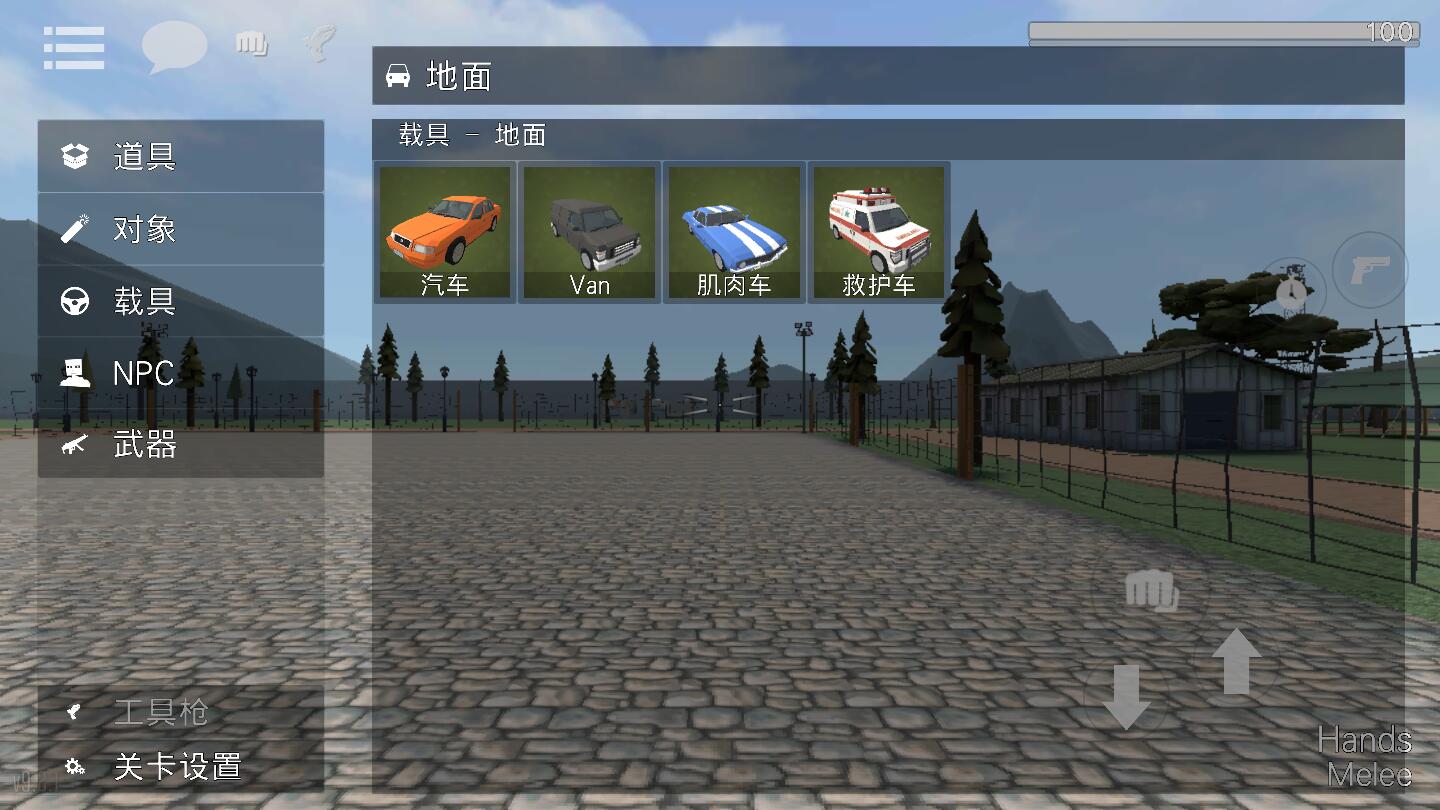1440x810 pixels.
Task: Tap the pistol weapon button
Action: (x=1370, y=269)
